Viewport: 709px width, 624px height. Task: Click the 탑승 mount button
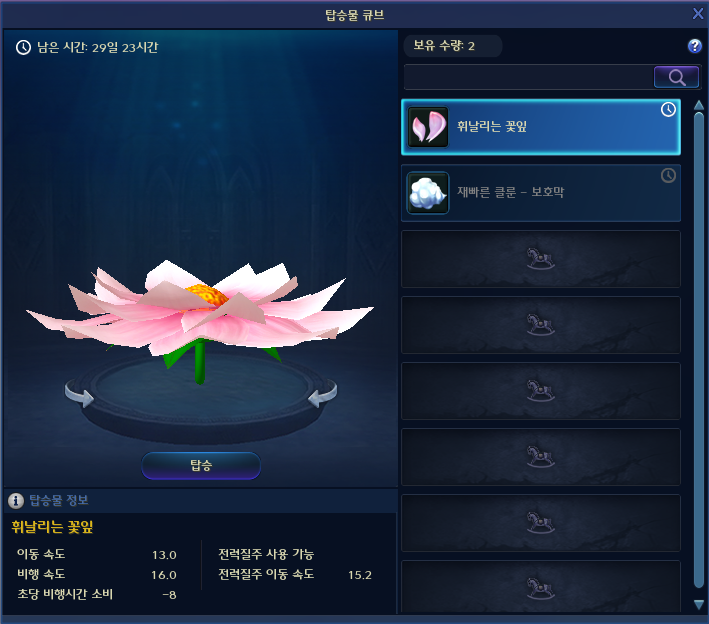(x=201, y=465)
